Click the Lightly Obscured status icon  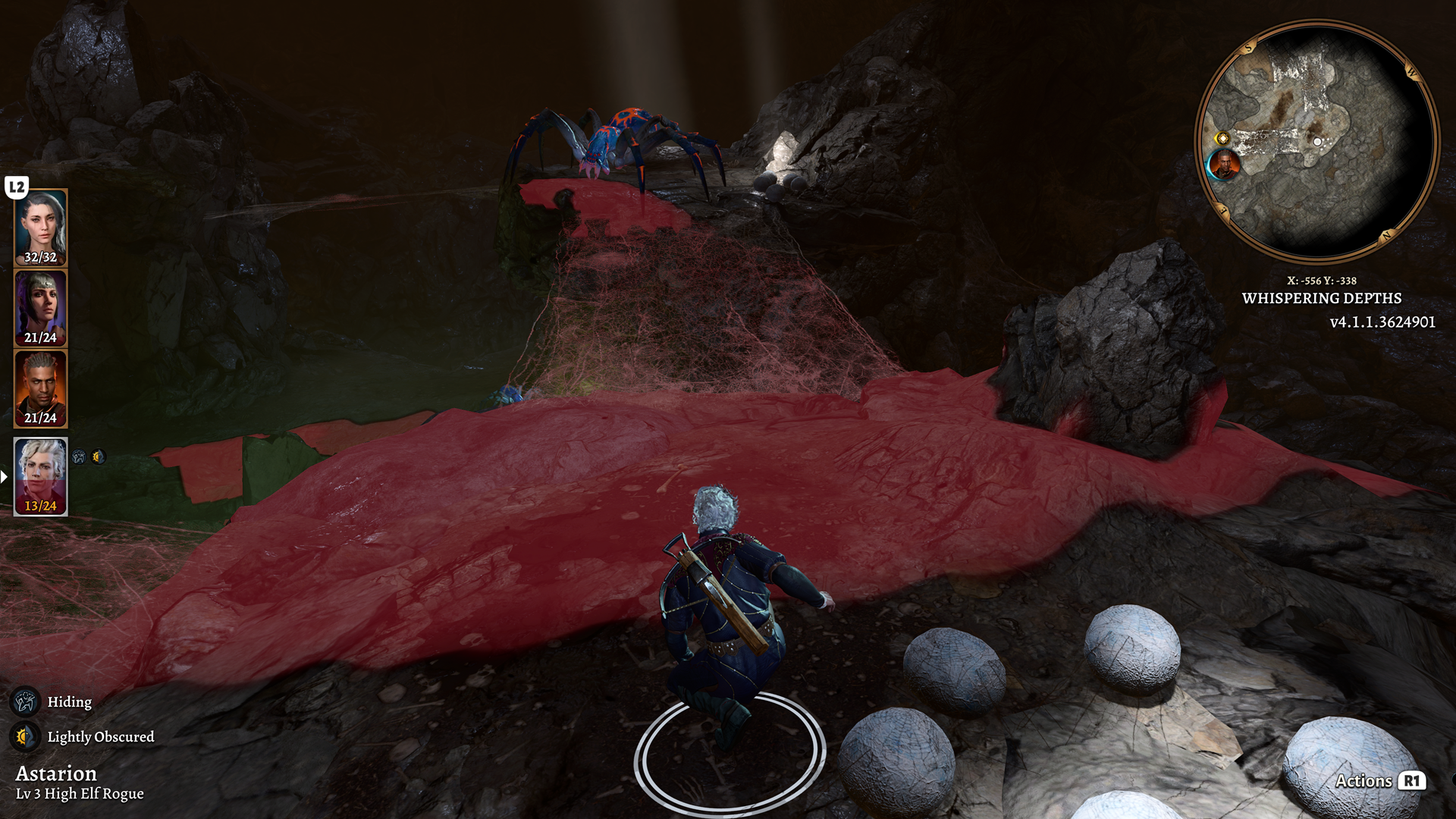(x=27, y=736)
